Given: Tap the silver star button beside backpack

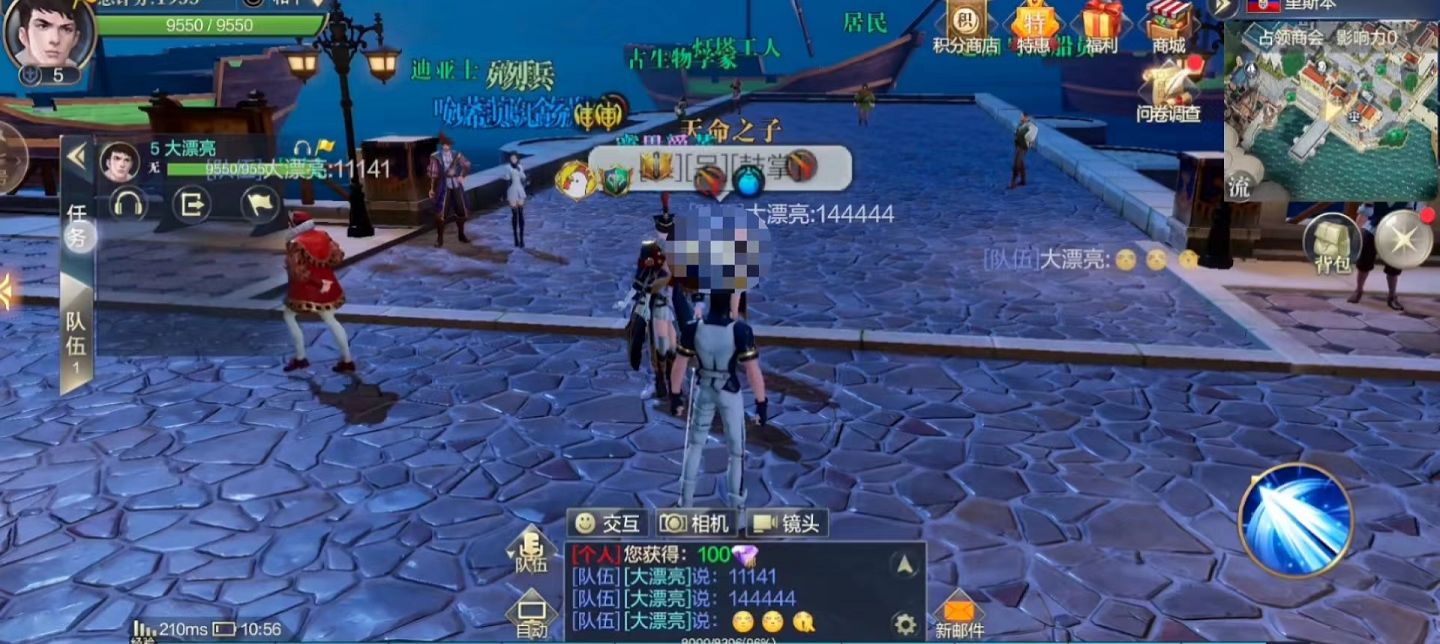Looking at the screenshot, I should tap(1403, 238).
